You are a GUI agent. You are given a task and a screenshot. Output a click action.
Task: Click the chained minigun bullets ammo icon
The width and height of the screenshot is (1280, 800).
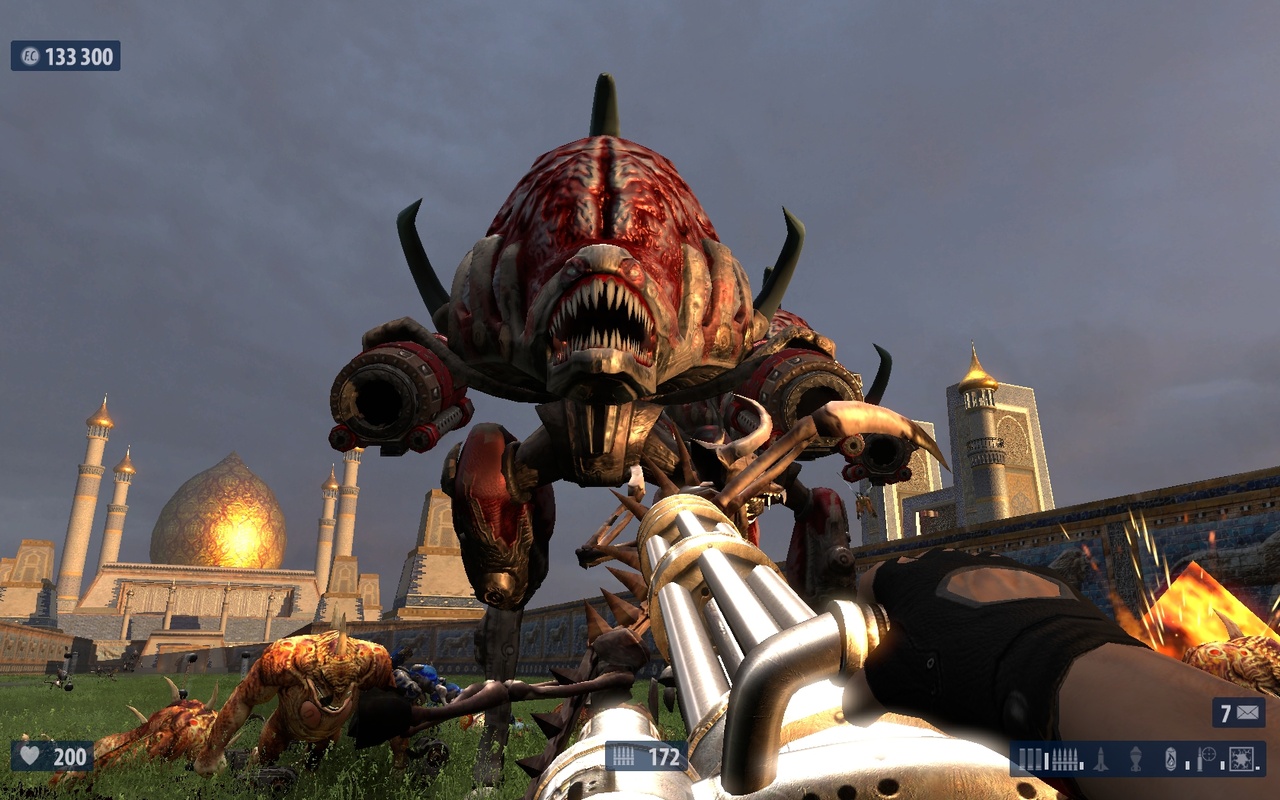[x=1064, y=760]
